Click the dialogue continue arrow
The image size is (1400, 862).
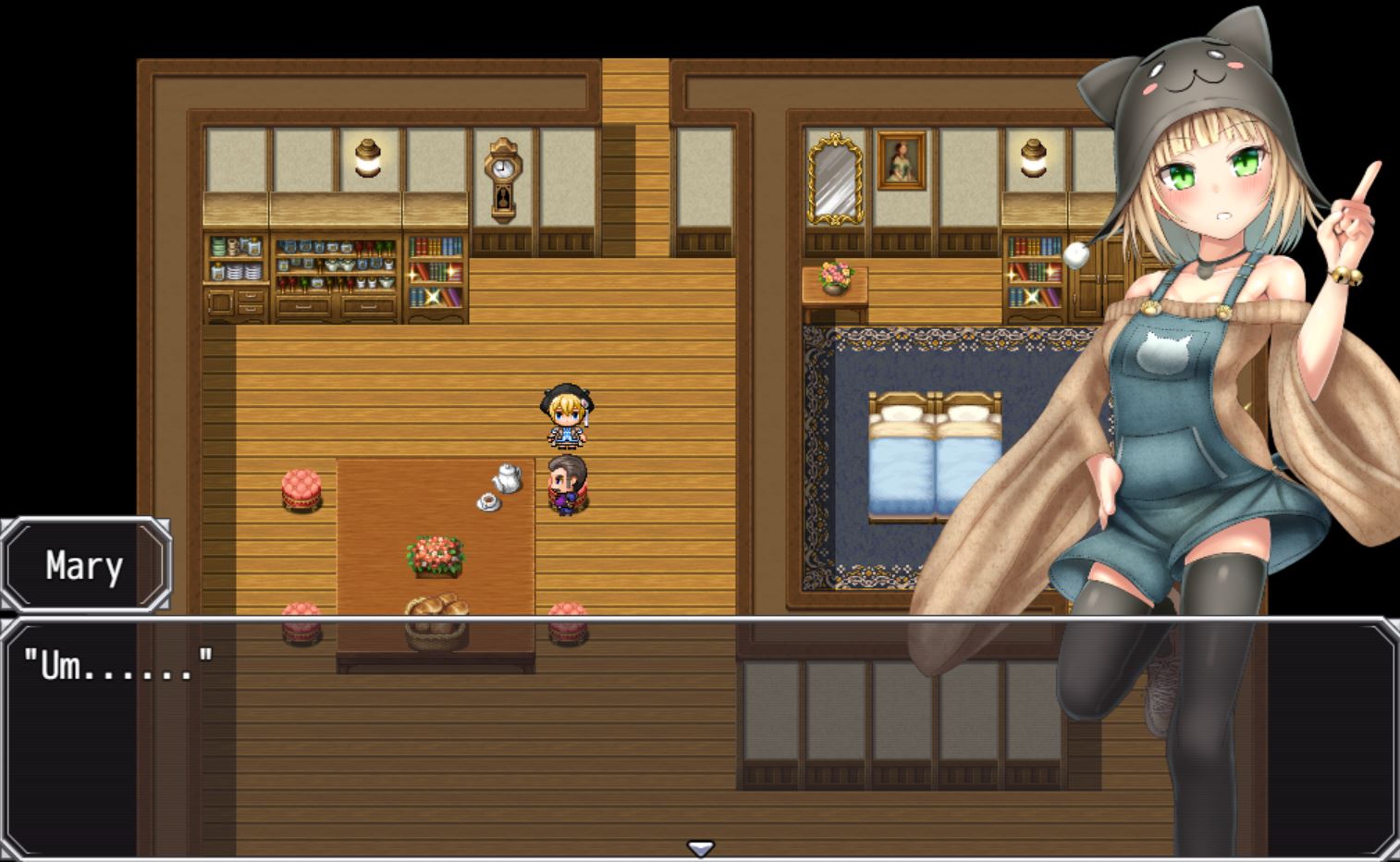[700, 847]
